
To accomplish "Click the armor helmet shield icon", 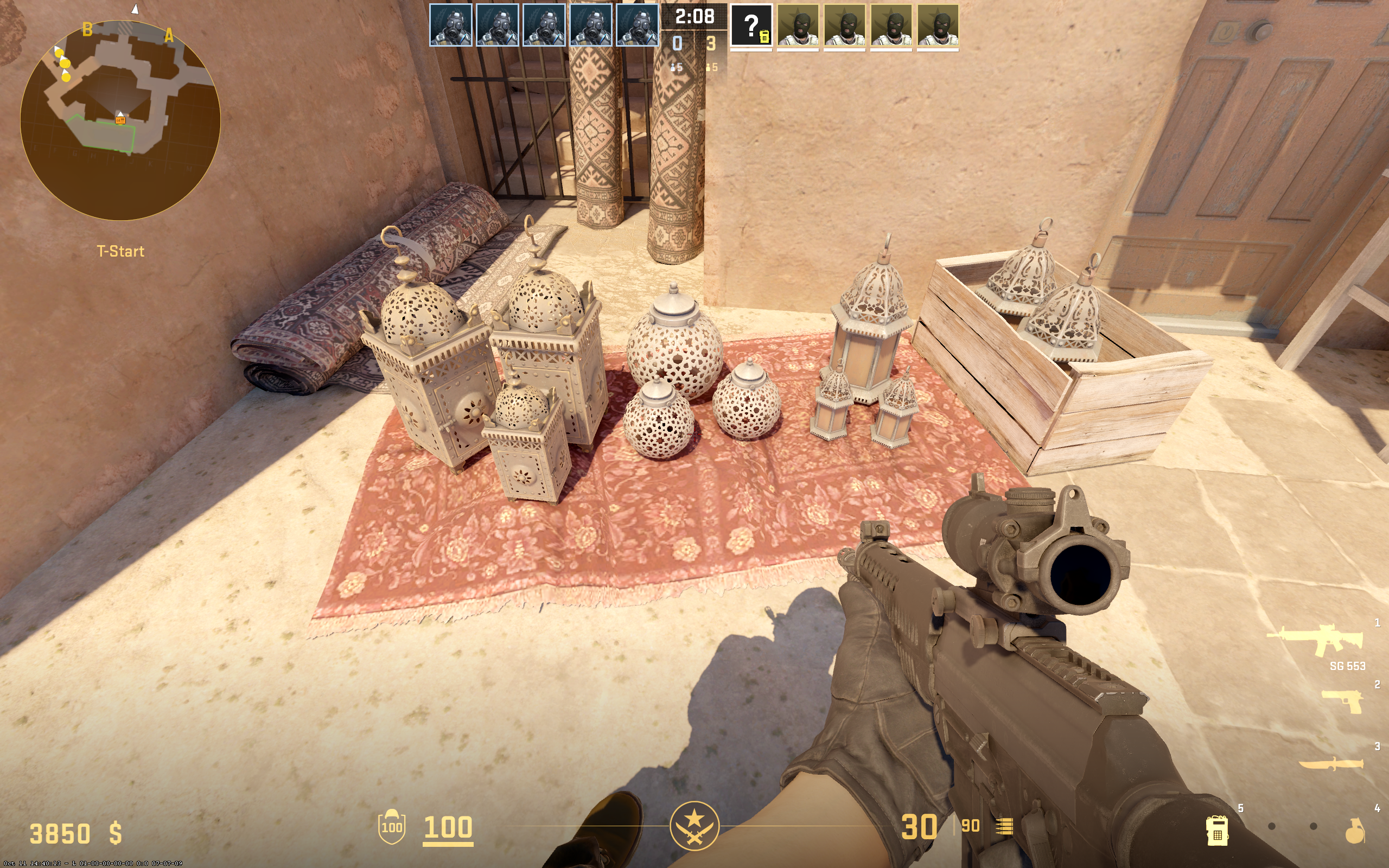I will 392,827.
